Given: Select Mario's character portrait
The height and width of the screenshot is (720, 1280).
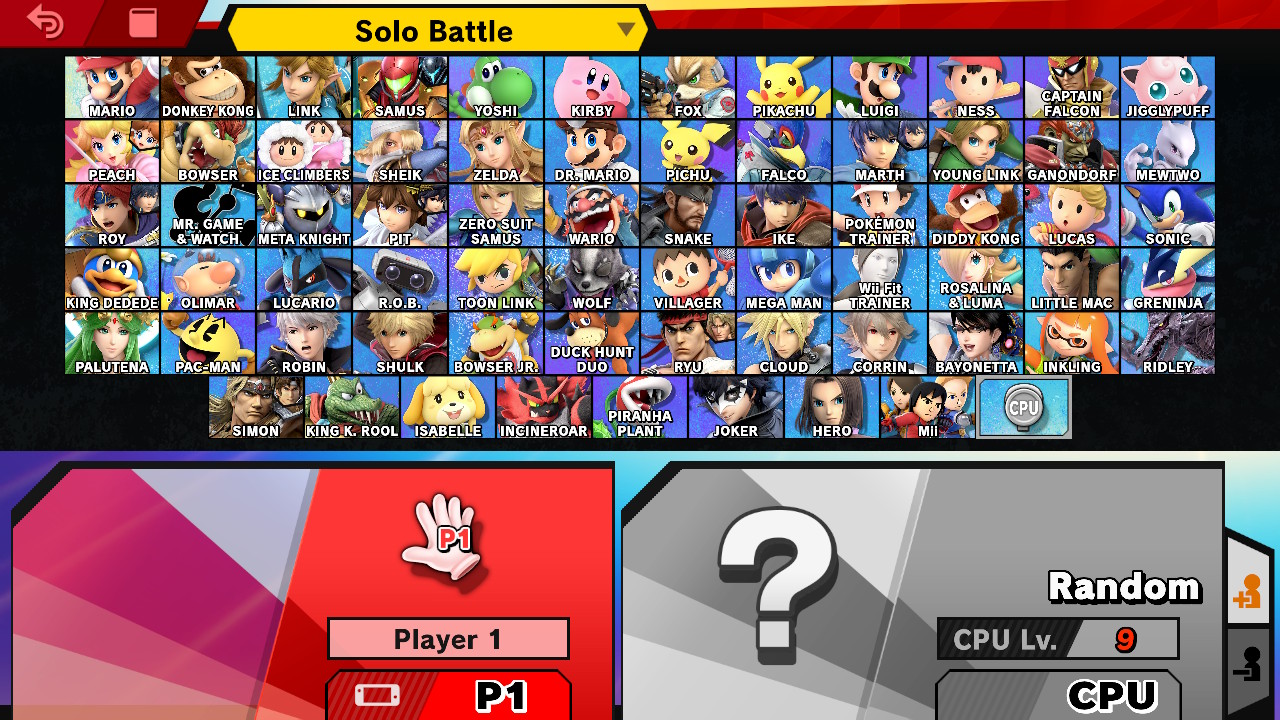Looking at the screenshot, I should [112, 87].
